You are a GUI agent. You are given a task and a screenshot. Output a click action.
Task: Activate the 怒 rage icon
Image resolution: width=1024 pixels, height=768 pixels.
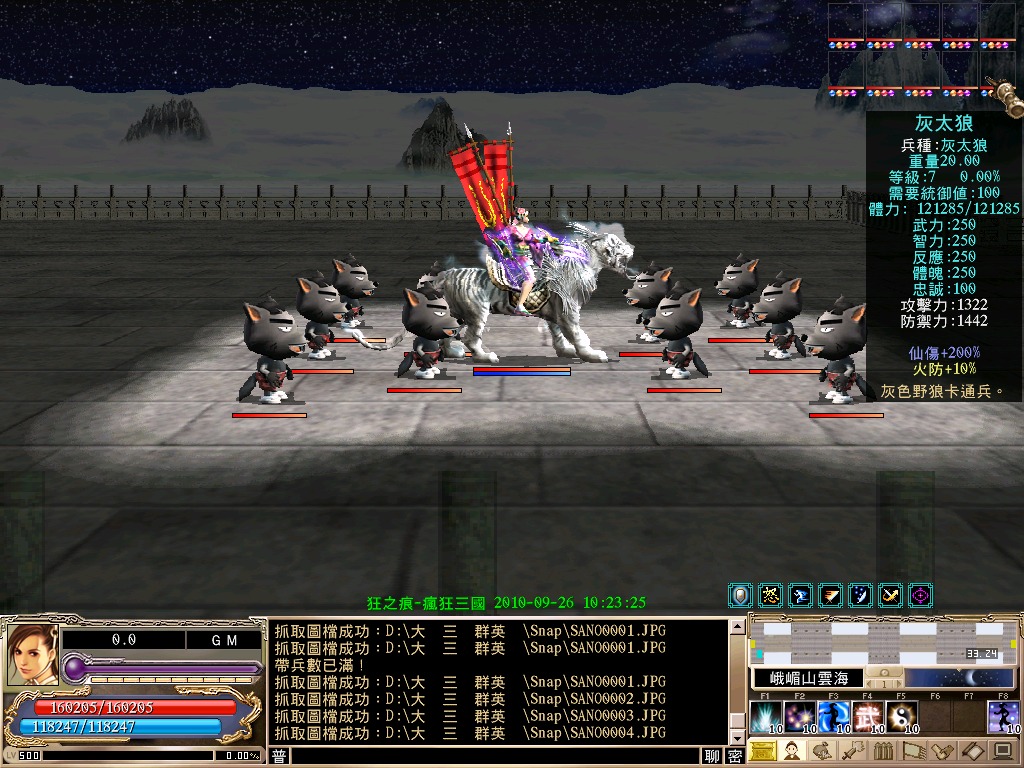pos(770,596)
